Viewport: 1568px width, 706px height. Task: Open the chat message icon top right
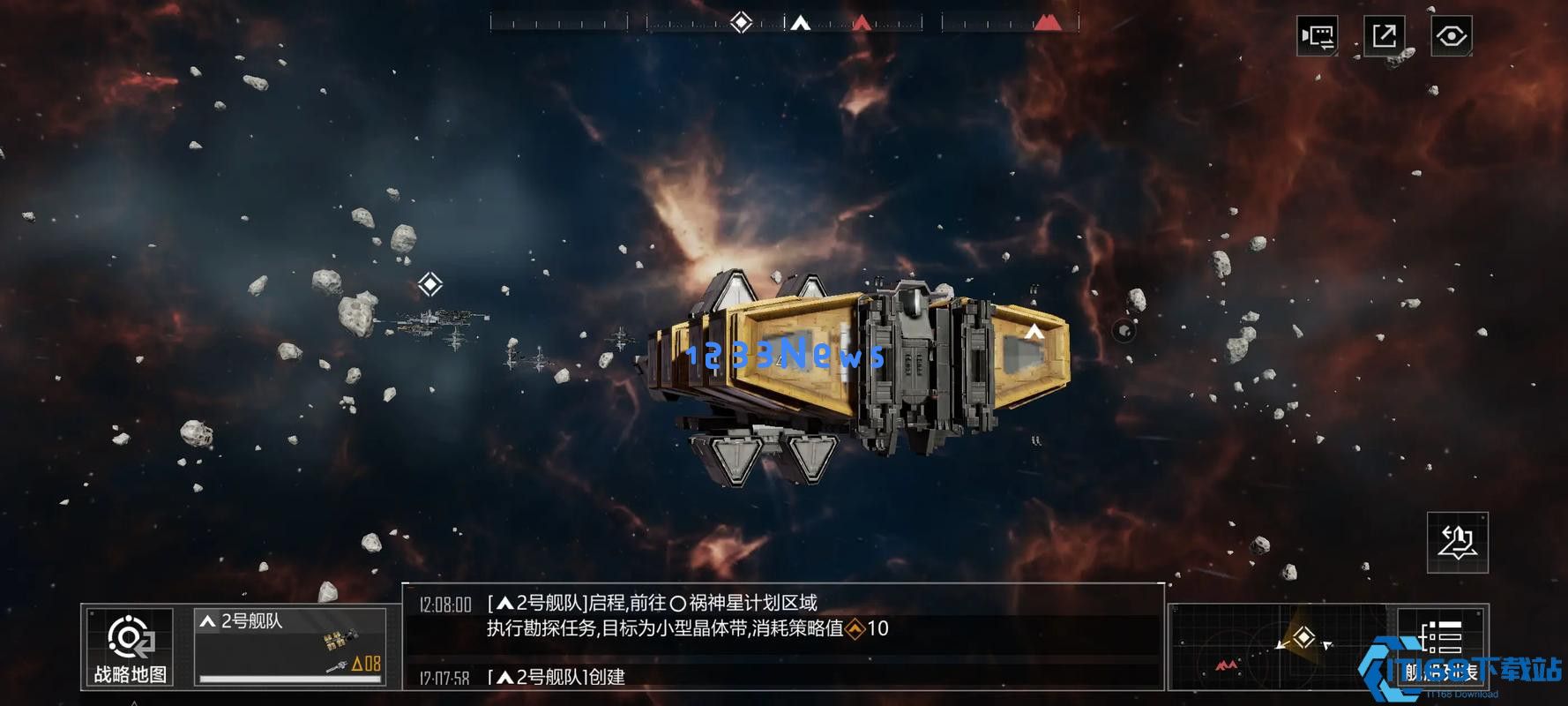pos(1316,34)
